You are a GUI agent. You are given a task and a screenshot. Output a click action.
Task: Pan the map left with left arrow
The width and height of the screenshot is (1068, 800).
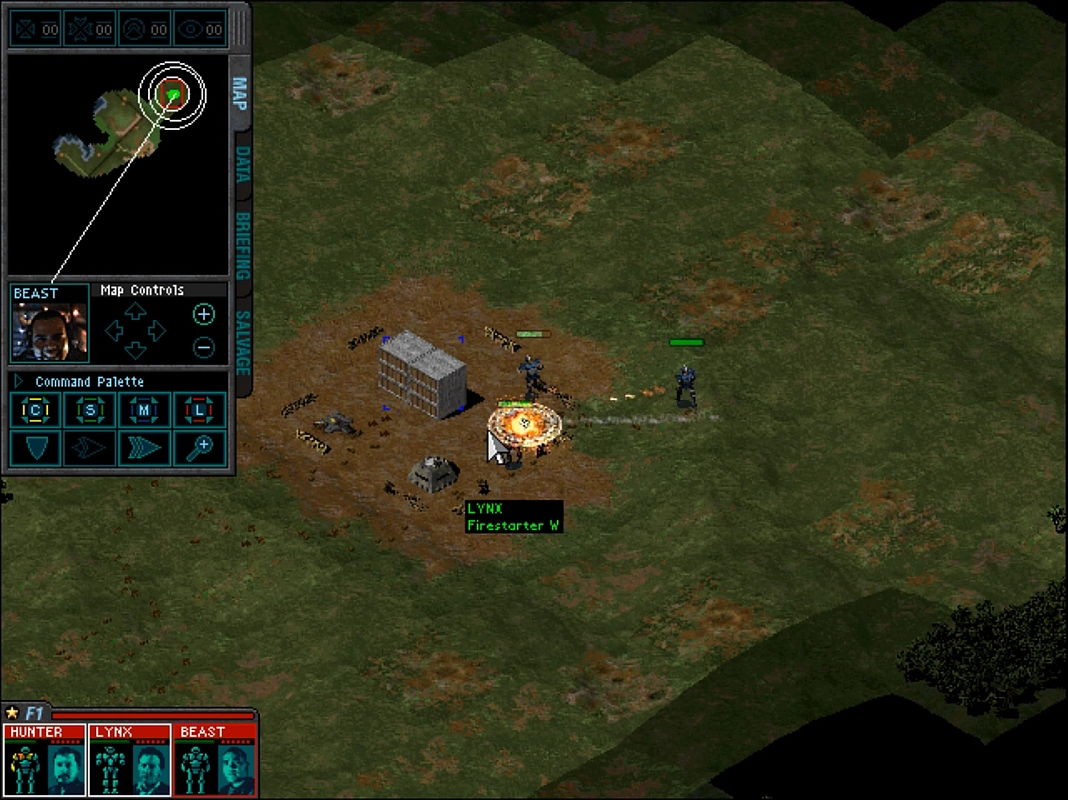[x=114, y=331]
